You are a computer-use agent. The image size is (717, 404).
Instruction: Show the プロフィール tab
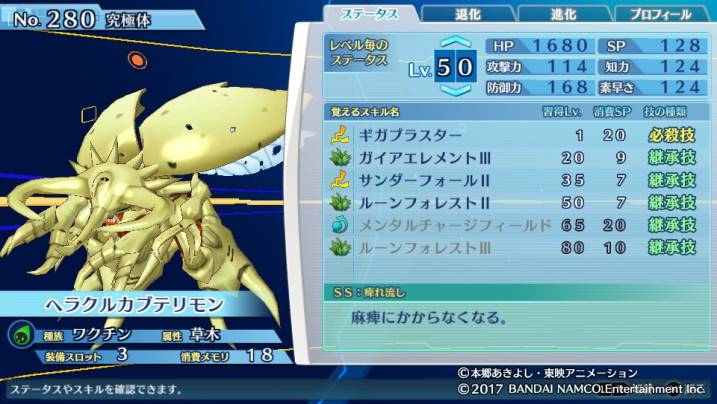point(659,15)
